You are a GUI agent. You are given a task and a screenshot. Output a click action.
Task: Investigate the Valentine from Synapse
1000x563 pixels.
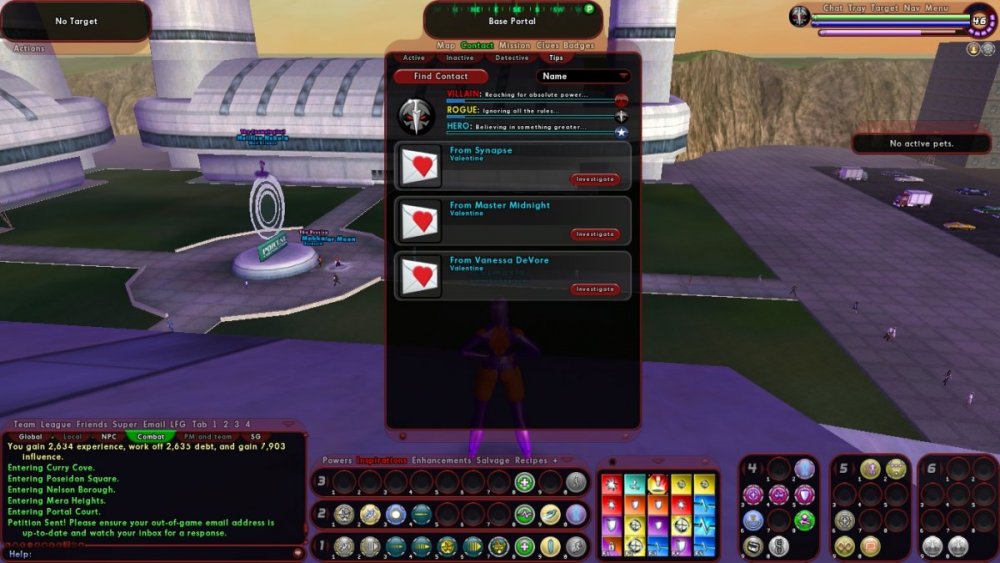coord(595,179)
